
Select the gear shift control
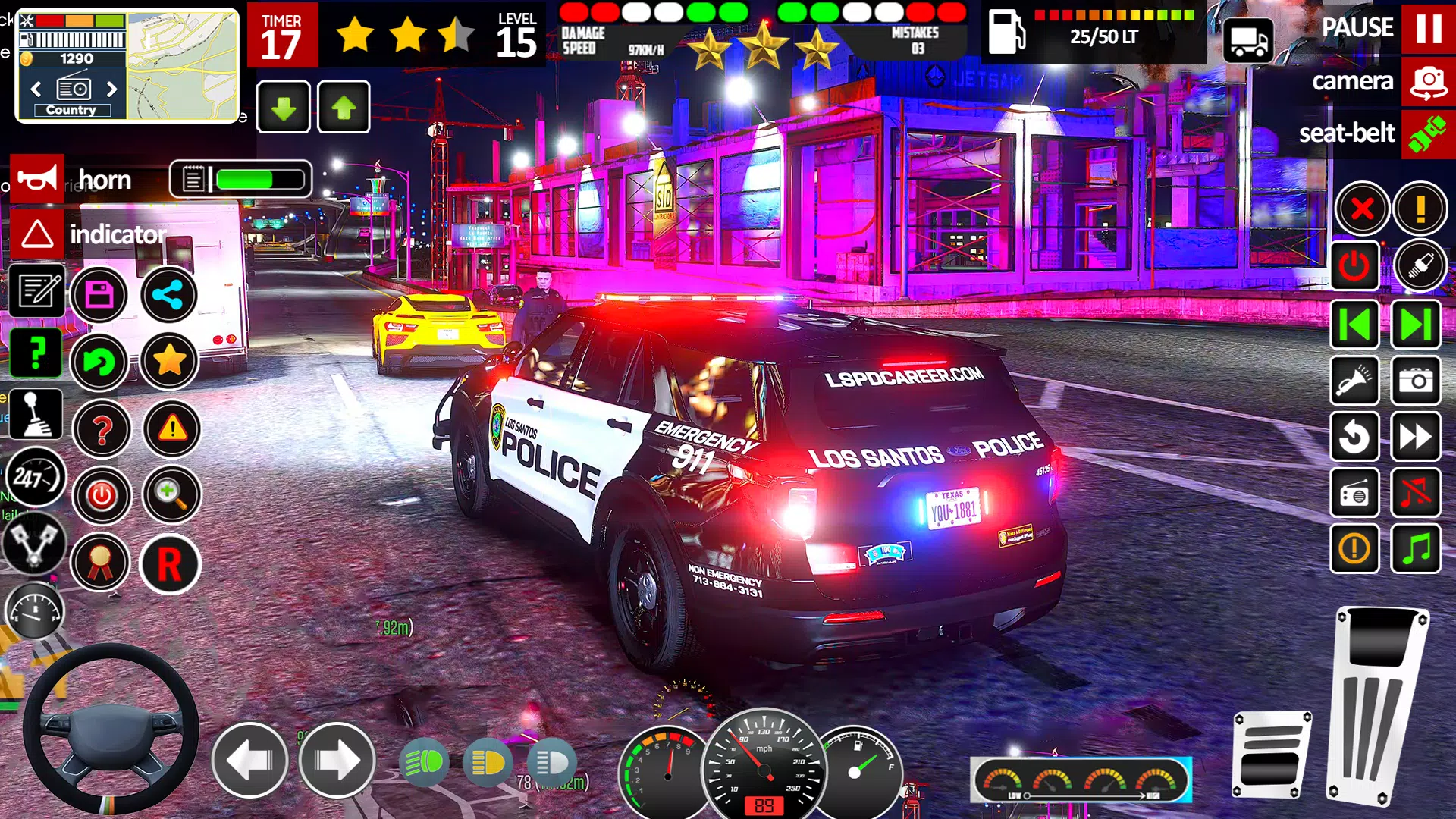coord(36,413)
